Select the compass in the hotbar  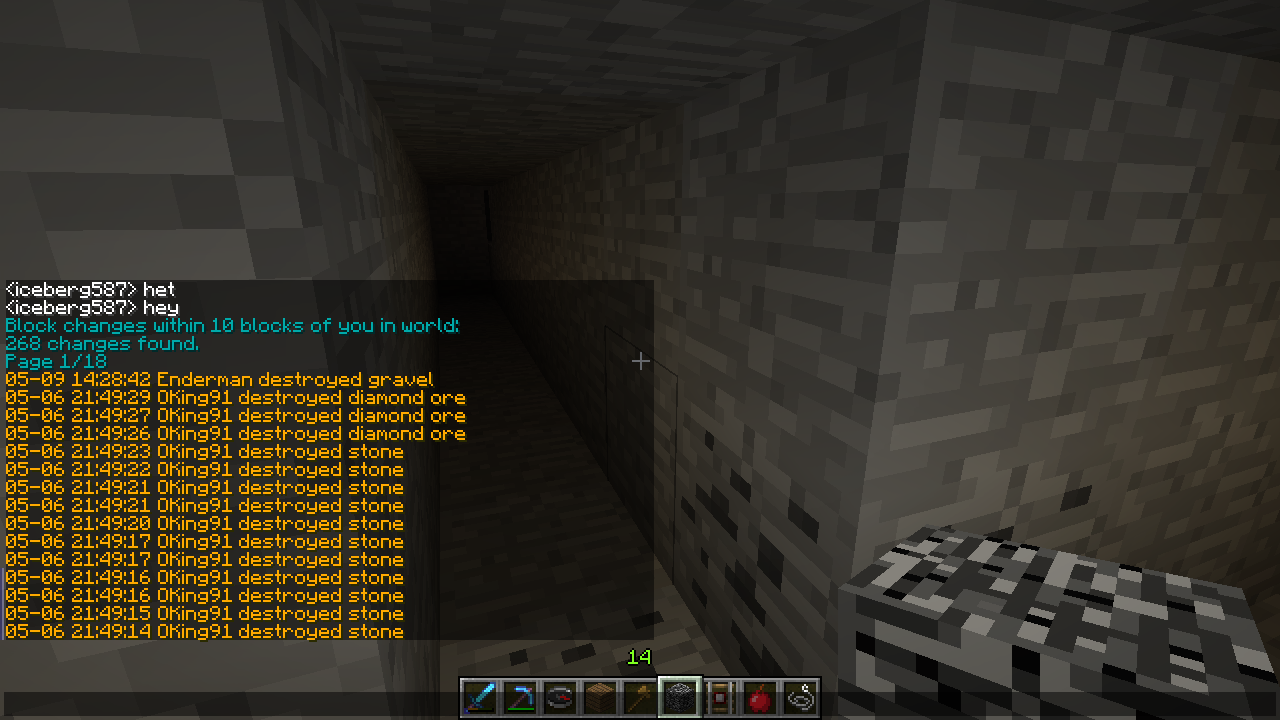pos(559,697)
